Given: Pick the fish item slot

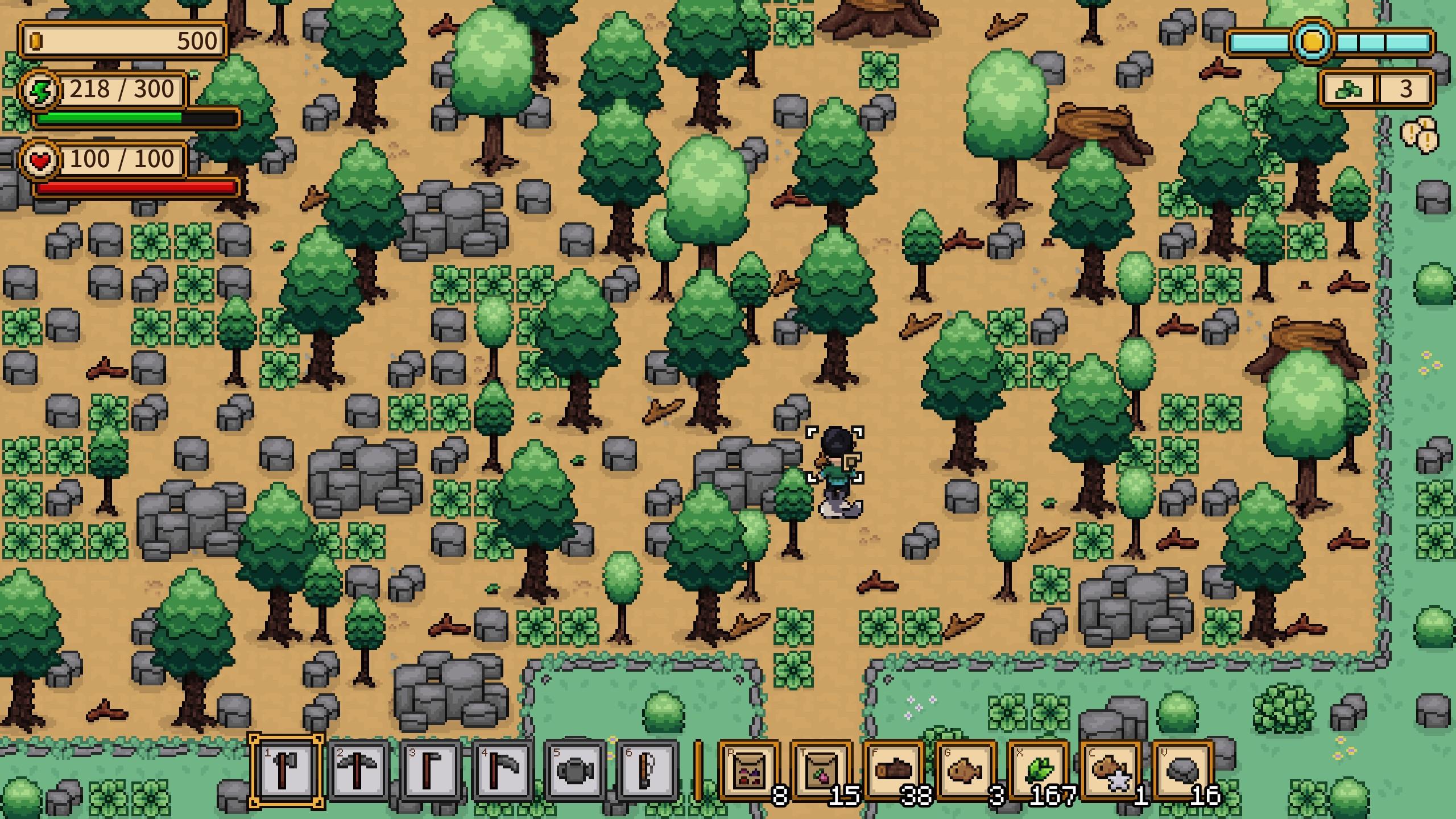Looking at the screenshot, I should [x=966, y=771].
